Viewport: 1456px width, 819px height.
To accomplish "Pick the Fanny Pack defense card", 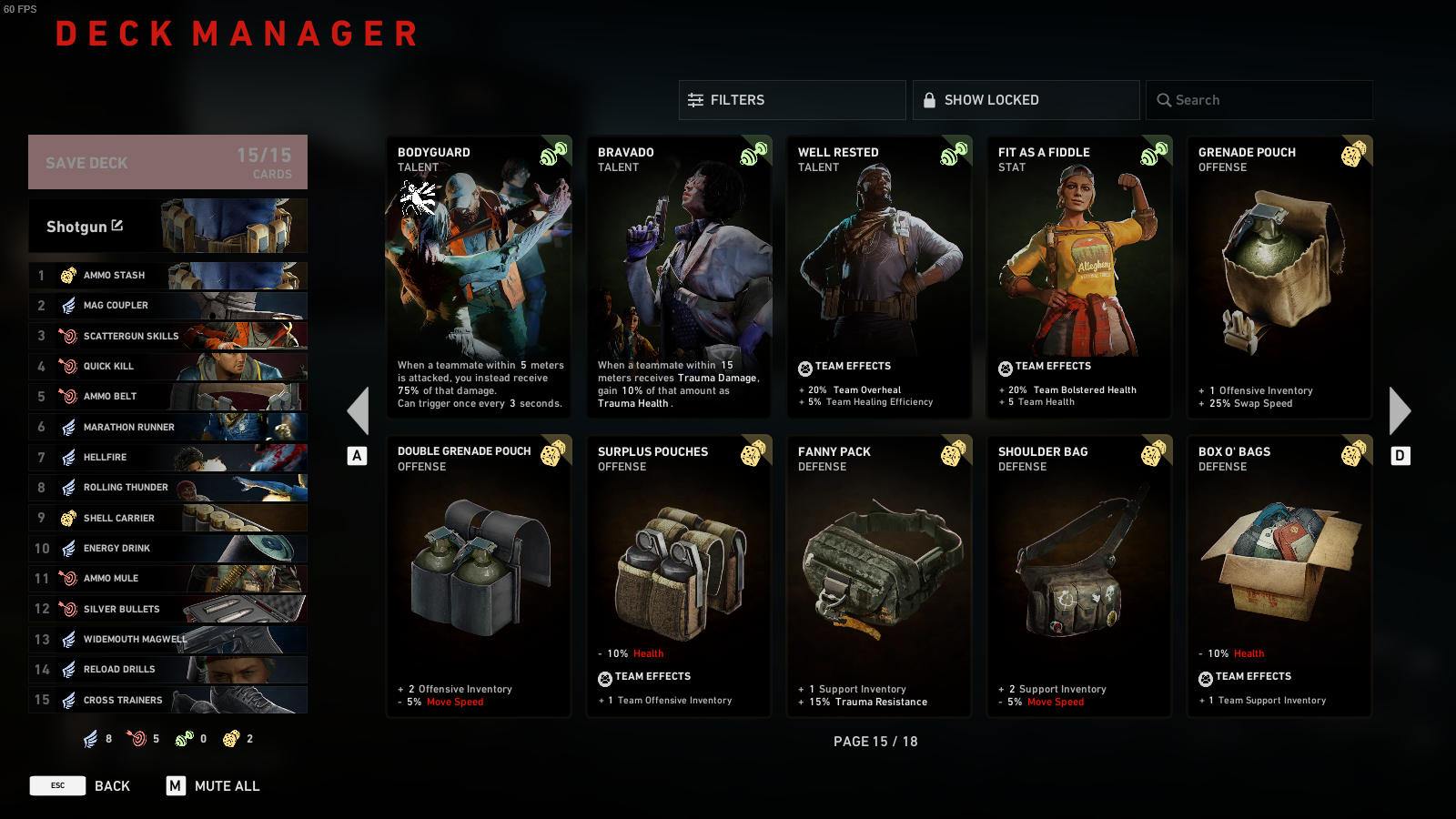I will point(879,576).
